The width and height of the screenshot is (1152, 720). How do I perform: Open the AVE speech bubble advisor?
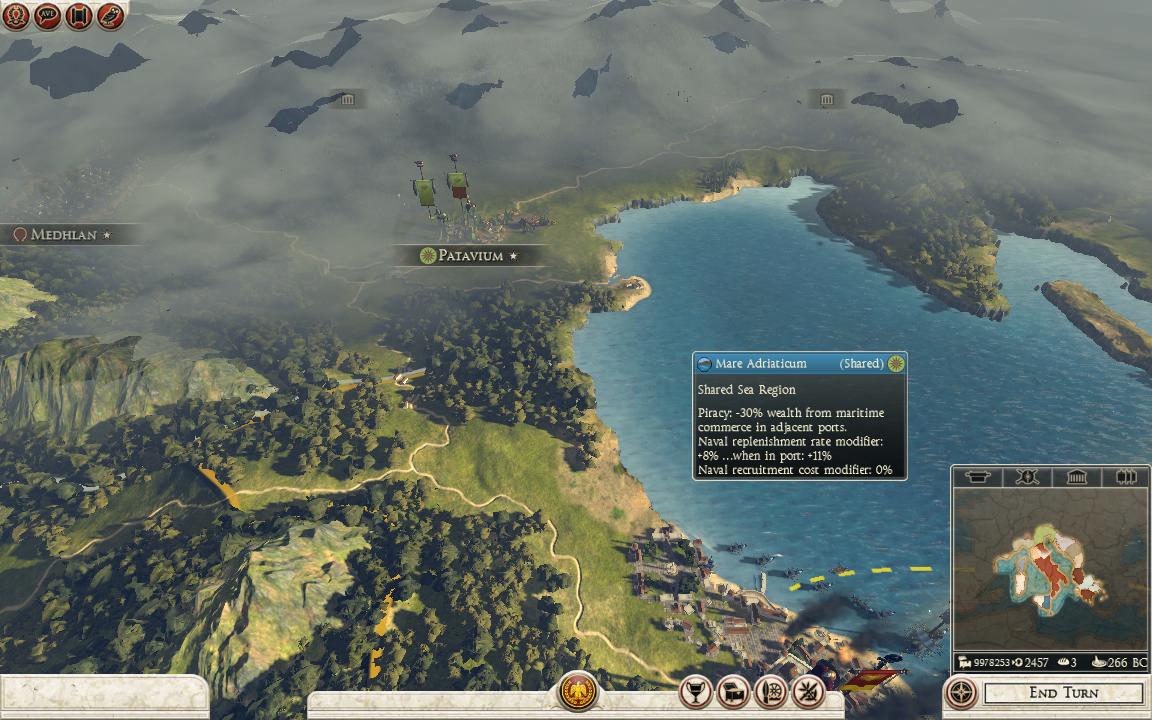tap(47, 15)
